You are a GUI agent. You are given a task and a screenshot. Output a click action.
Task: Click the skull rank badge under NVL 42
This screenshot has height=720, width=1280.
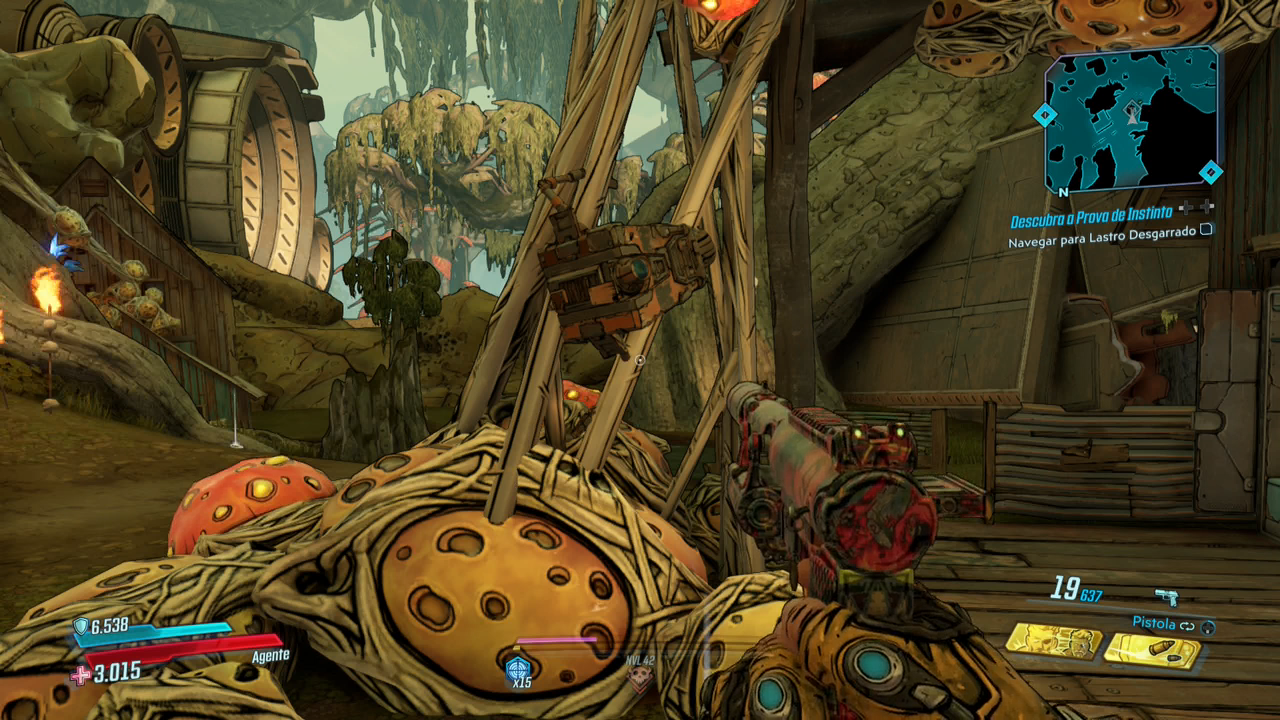click(638, 680)
